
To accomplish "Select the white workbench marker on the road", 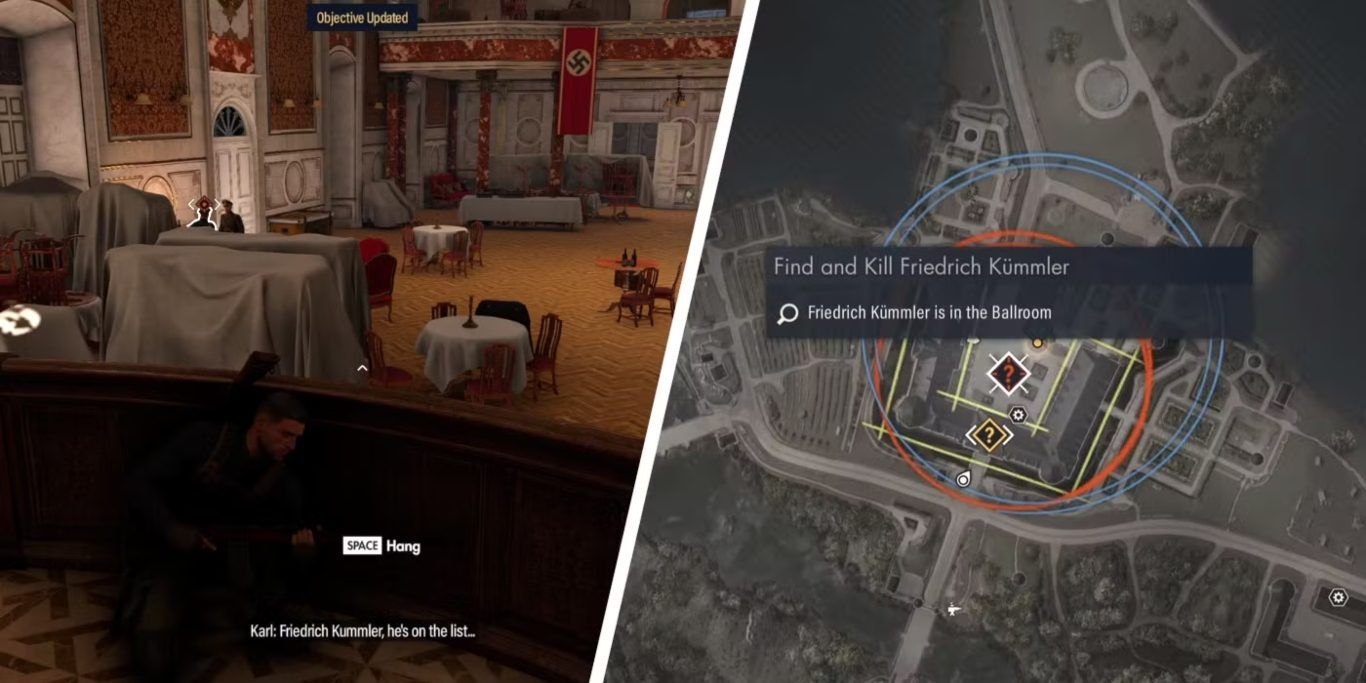I will [x=953, y=607].
